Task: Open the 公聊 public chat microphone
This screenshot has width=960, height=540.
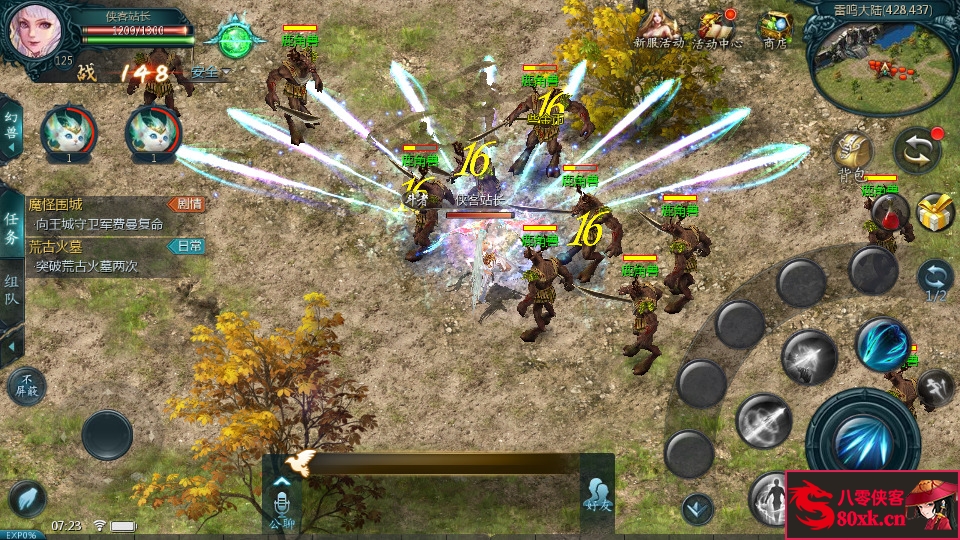Action: point(281,500)
